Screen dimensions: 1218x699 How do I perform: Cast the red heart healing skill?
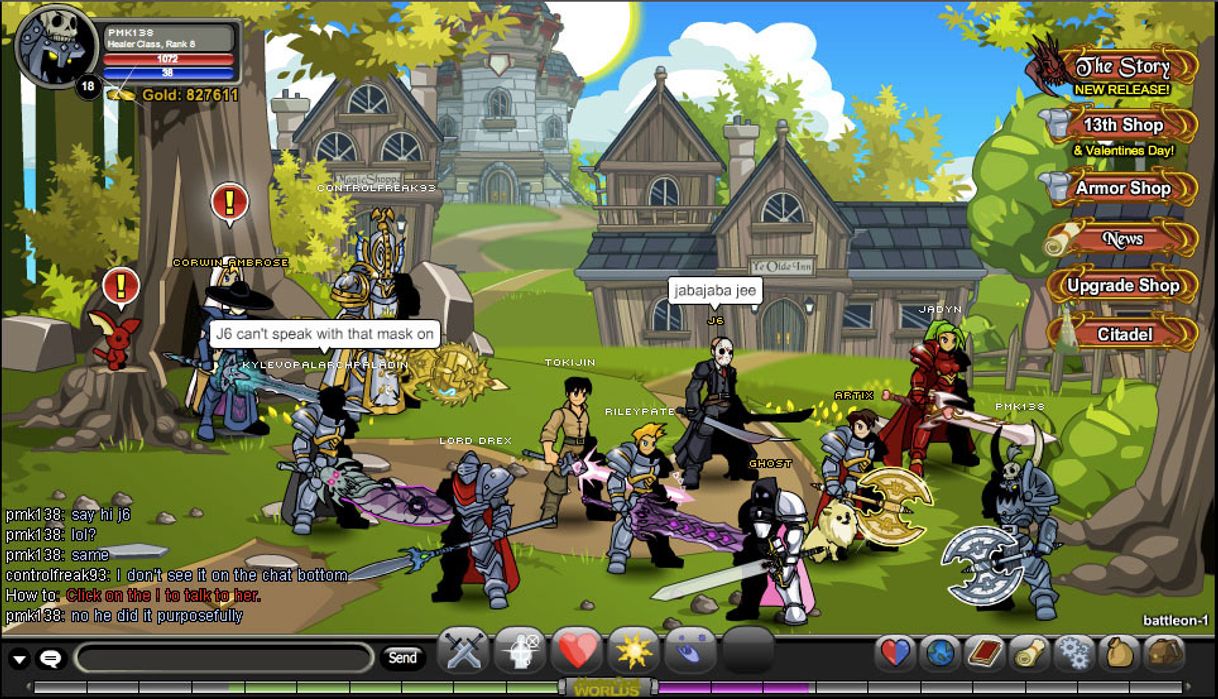coord(577,653)
